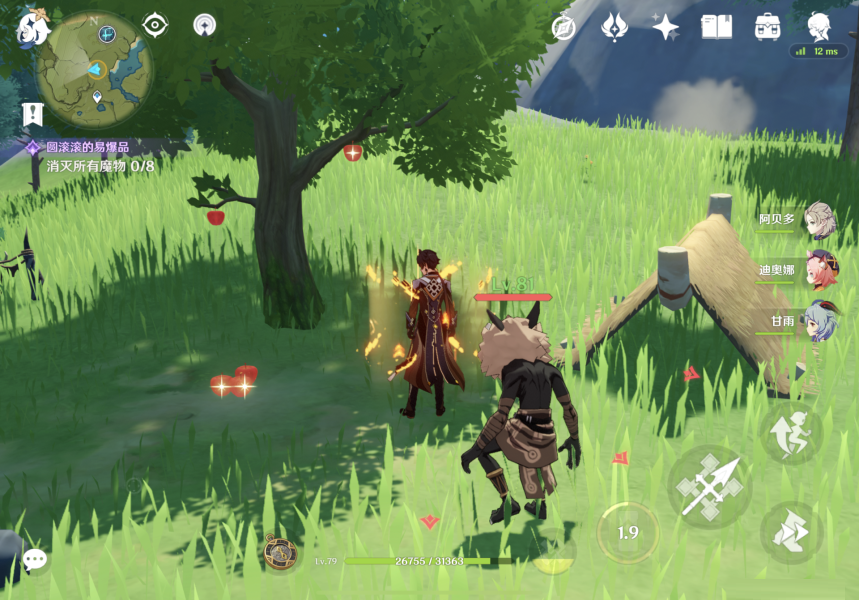This screenshot has height=600, width=859.
Task: Switch to party member 阿贝多
Action: [x=820, y=219]
